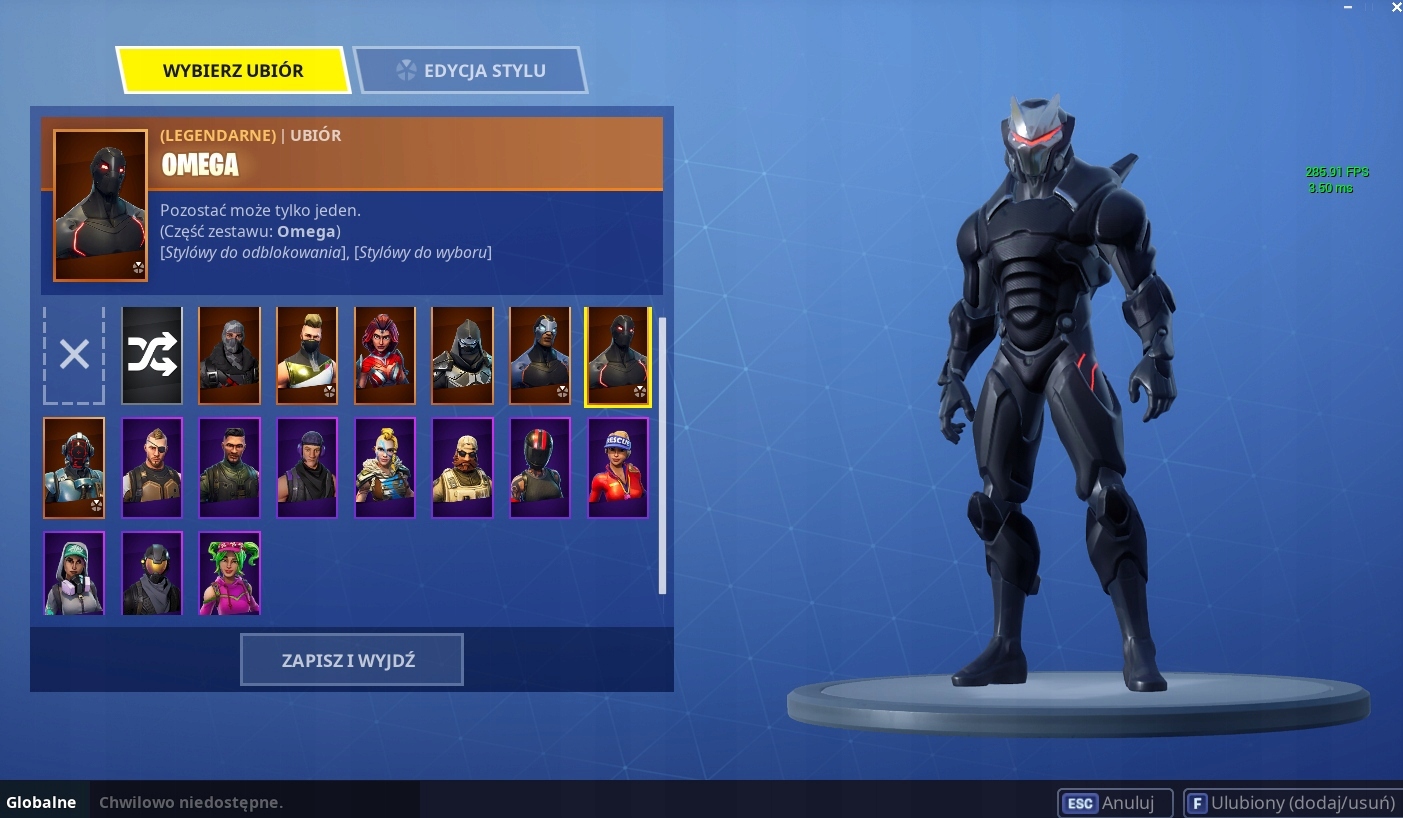Click the set emblem on the golden-vest skin thumbnail

click(x=329, y=393)
